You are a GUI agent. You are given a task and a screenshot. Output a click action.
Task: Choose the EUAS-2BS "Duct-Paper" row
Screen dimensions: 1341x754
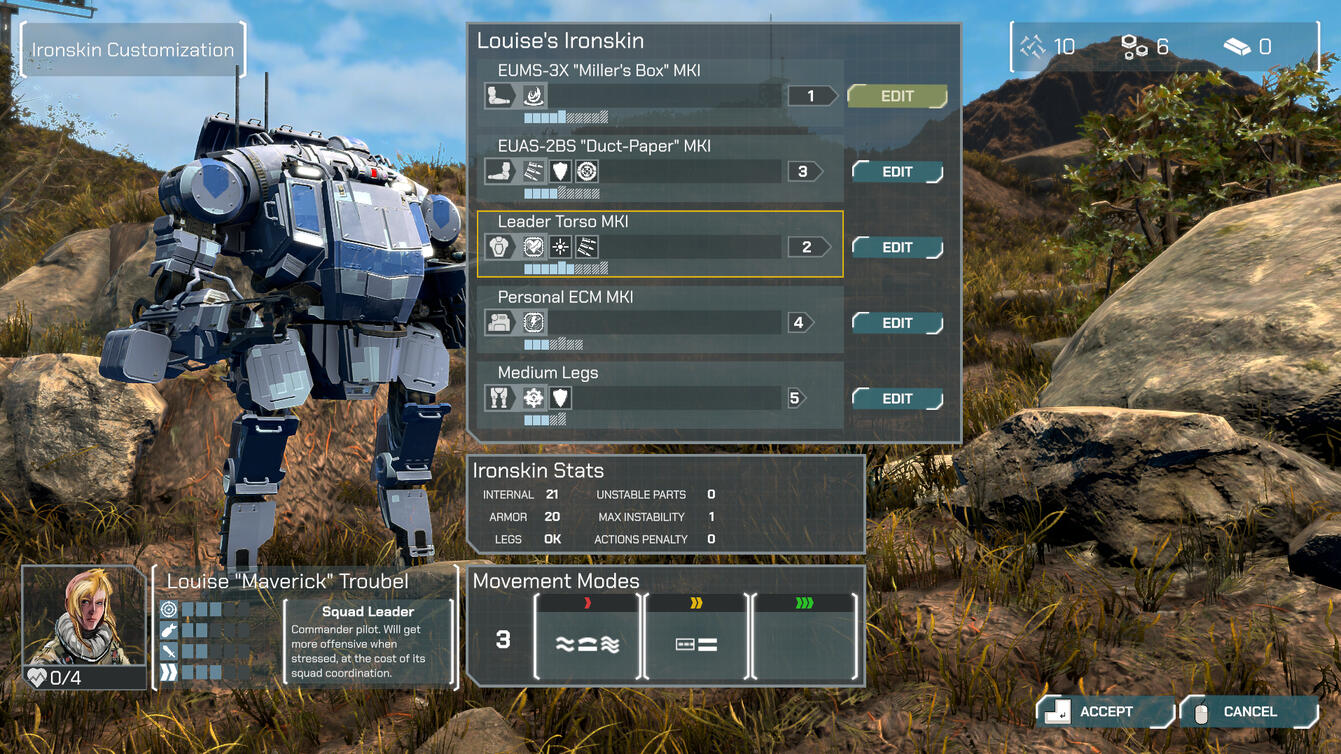pos(659,168)
